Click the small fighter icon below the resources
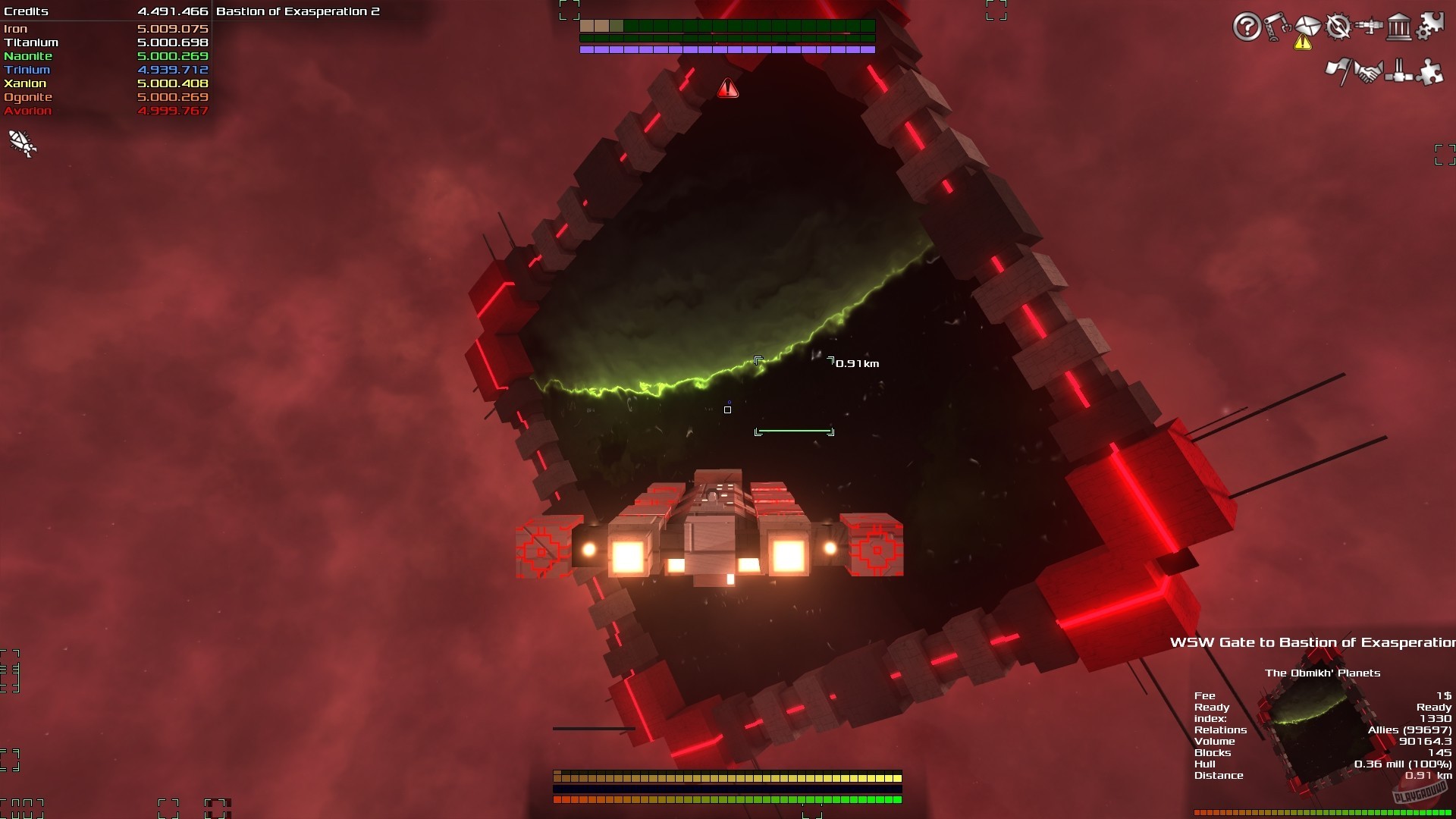1456x819 pixels. (20, 144)
